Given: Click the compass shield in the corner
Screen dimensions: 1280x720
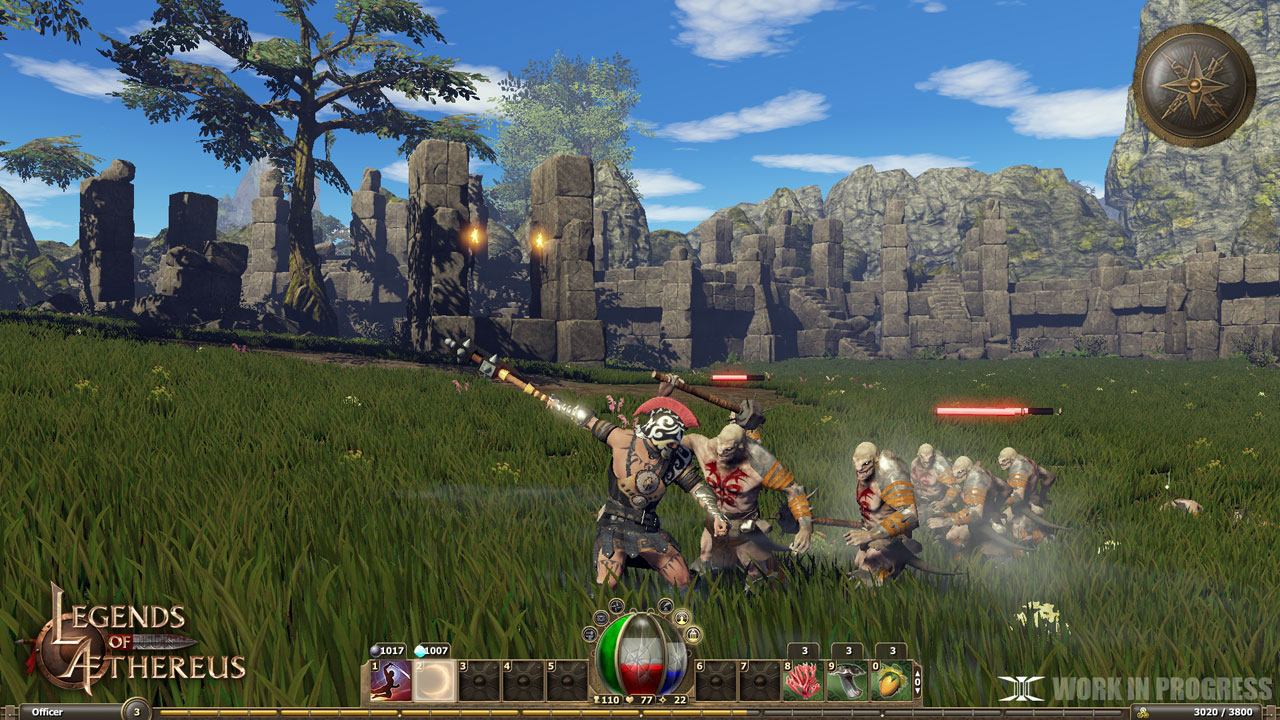Looking at the screenshot, I should coord(1194,85).
